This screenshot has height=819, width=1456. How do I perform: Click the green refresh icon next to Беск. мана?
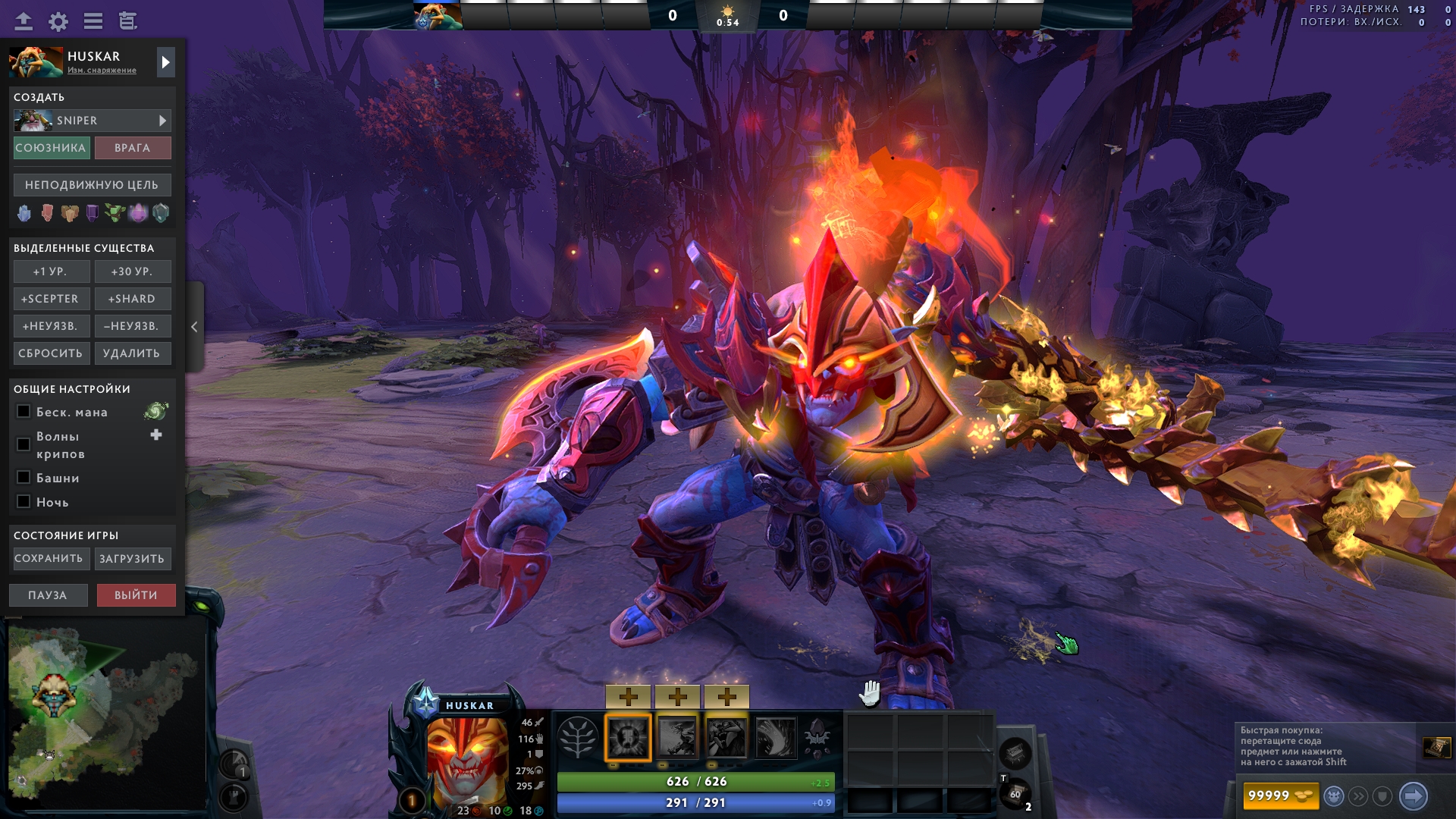click(x=155, y=411)
